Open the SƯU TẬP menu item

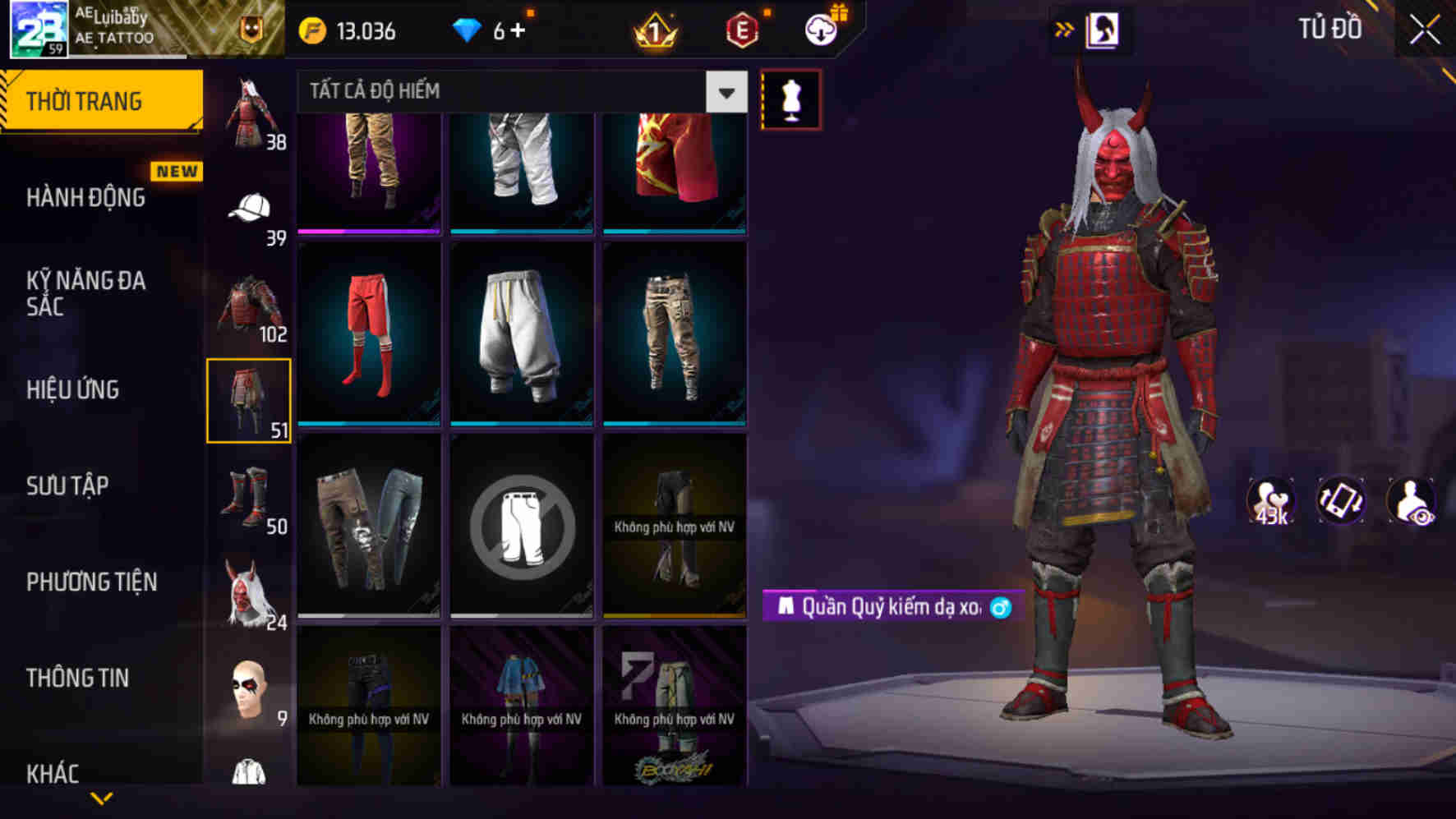click(x=69, y=486)
